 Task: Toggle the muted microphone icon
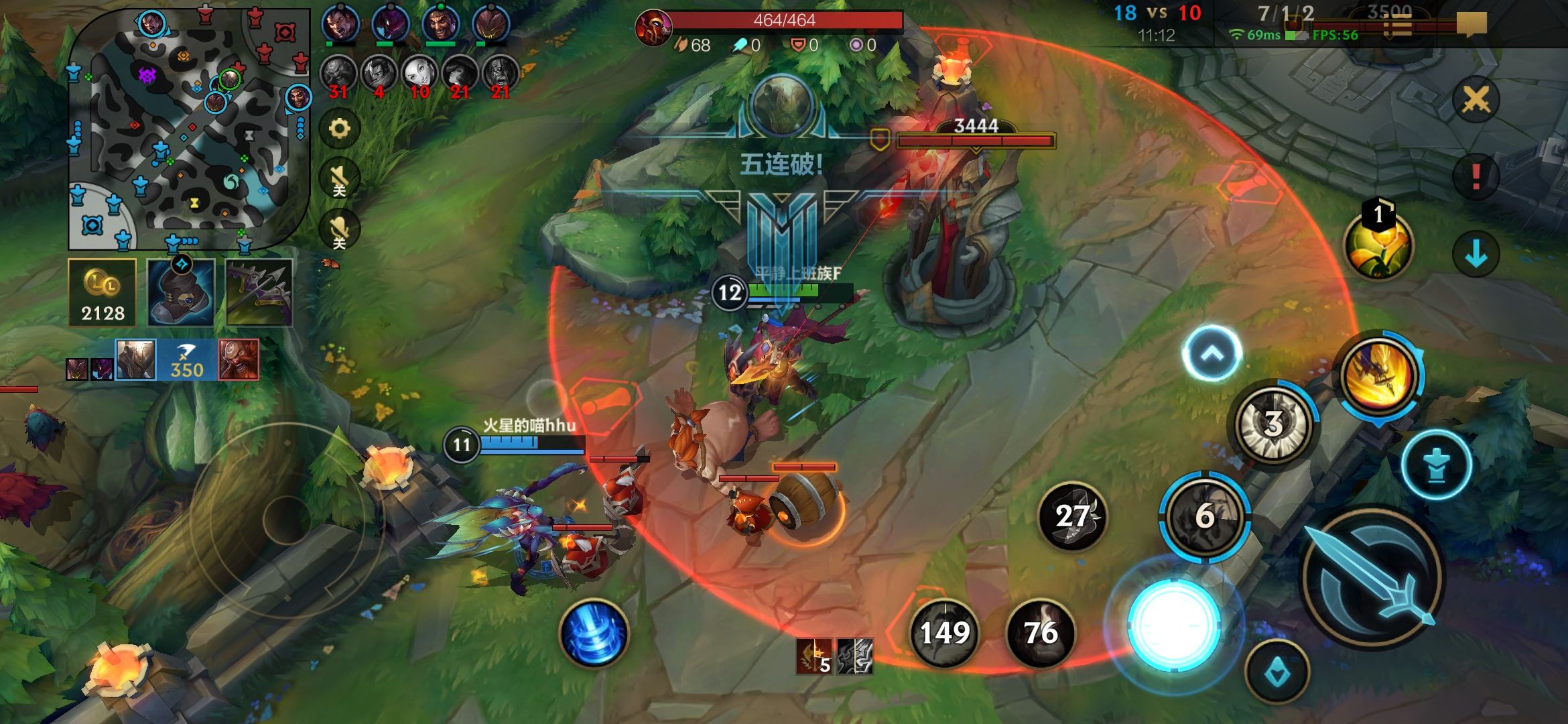pos(340,230)
